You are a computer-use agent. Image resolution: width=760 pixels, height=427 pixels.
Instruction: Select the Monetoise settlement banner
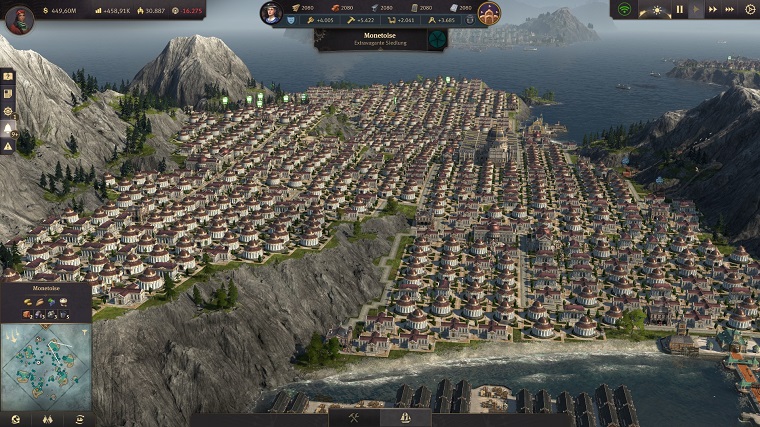click(369, 39)
